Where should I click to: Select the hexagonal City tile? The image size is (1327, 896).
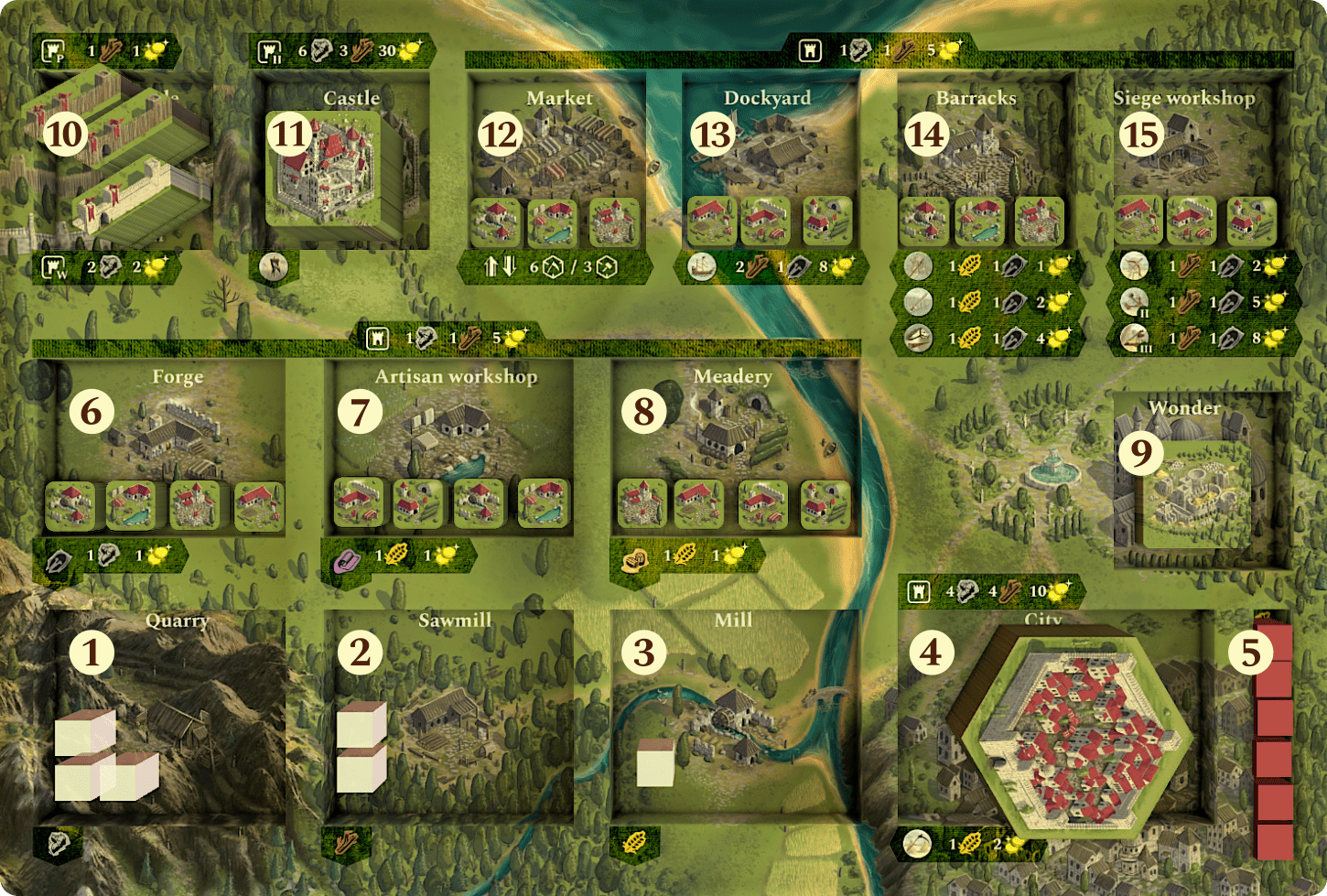click(1071, 728)
